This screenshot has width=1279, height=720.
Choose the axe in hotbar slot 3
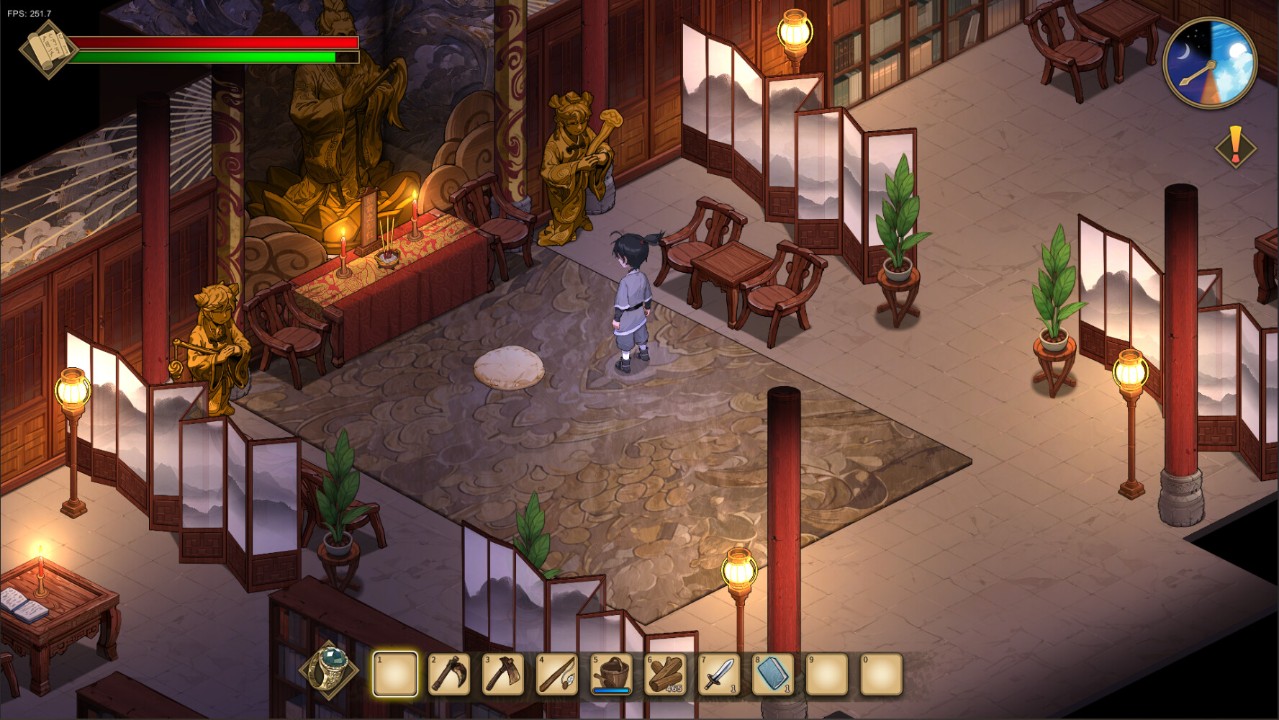[503, 674]
